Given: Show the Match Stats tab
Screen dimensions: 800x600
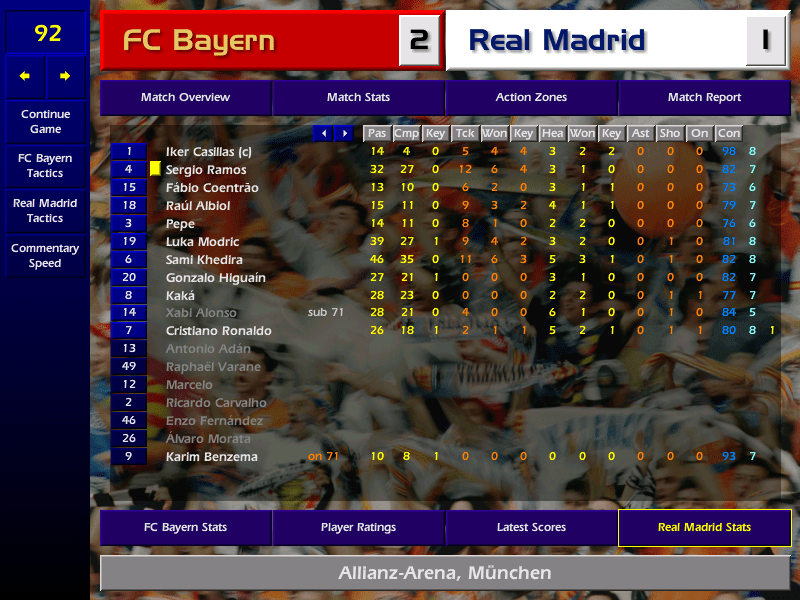Looking at the screenshot, I should (358, 98).
